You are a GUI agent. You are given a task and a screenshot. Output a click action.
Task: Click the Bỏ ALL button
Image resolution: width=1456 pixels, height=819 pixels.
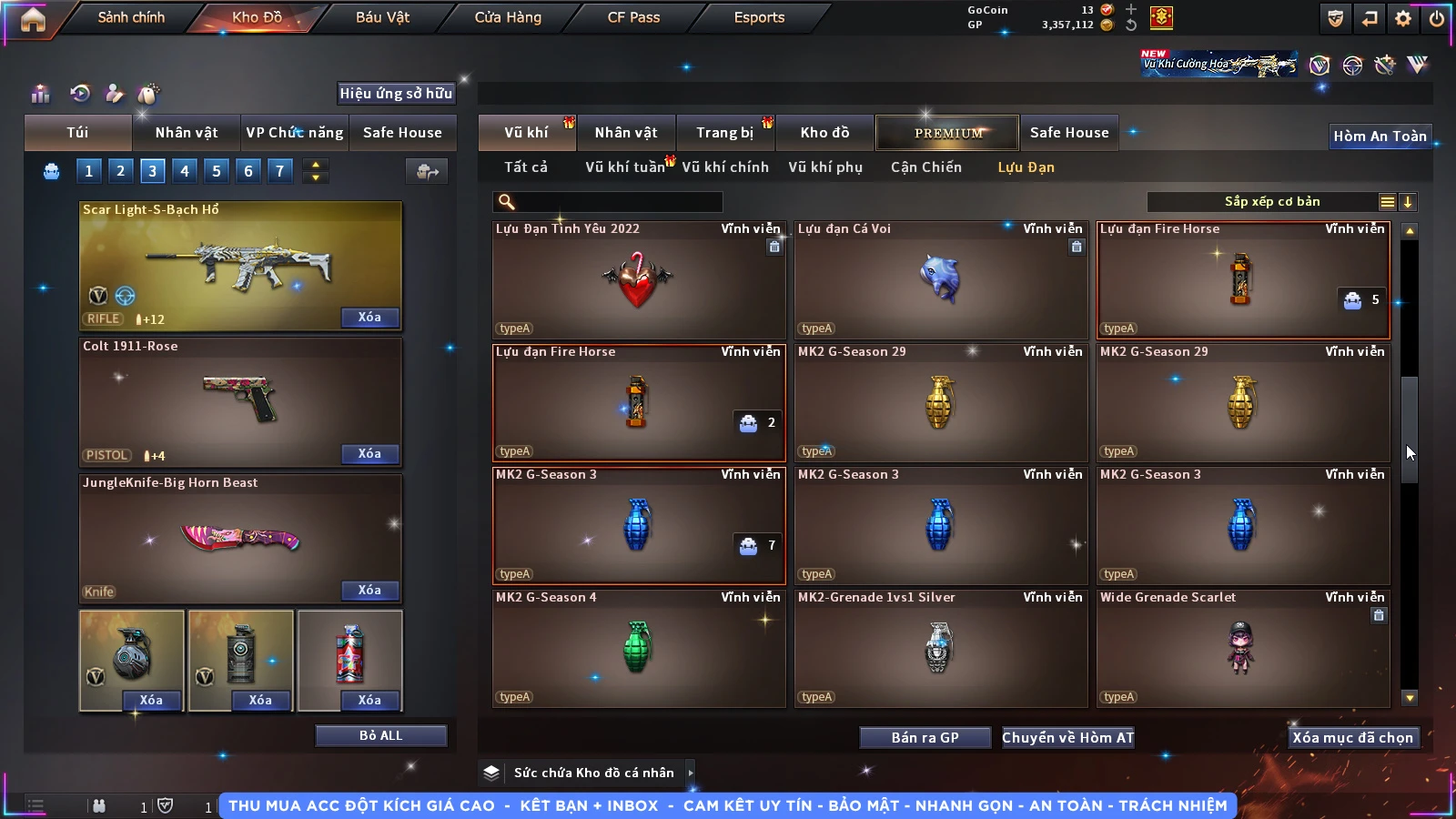[380, 735]
